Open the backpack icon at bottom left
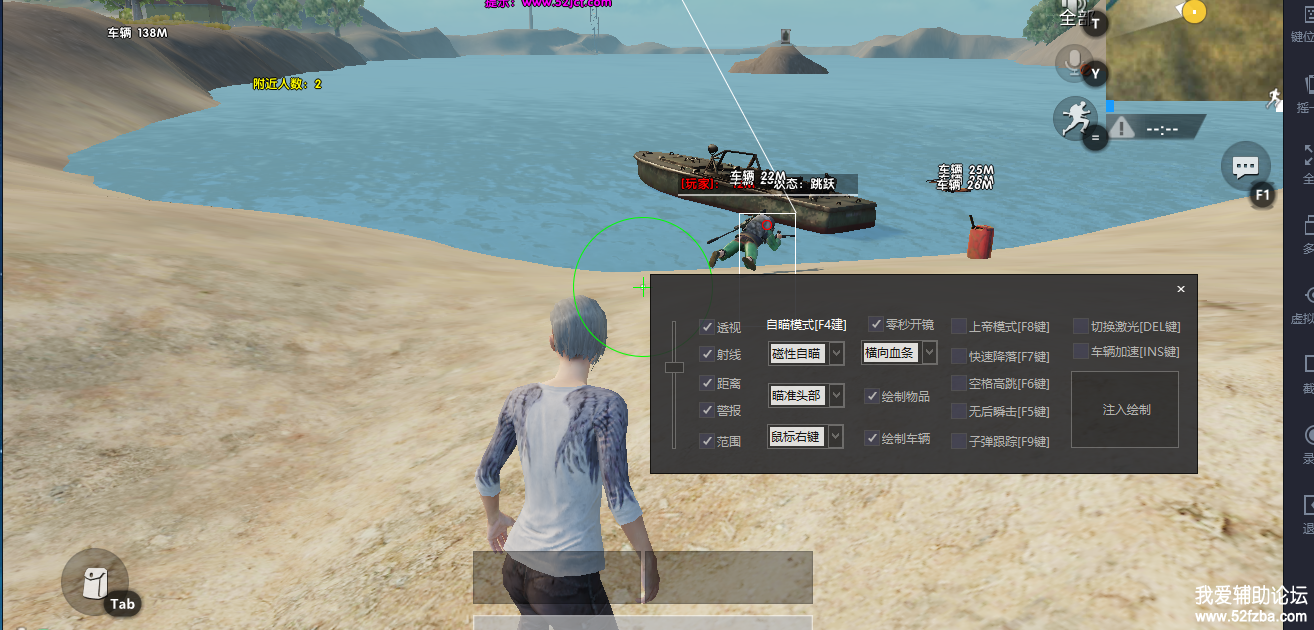This screenshot has height=630, width=1314. [x=94, y=581]
